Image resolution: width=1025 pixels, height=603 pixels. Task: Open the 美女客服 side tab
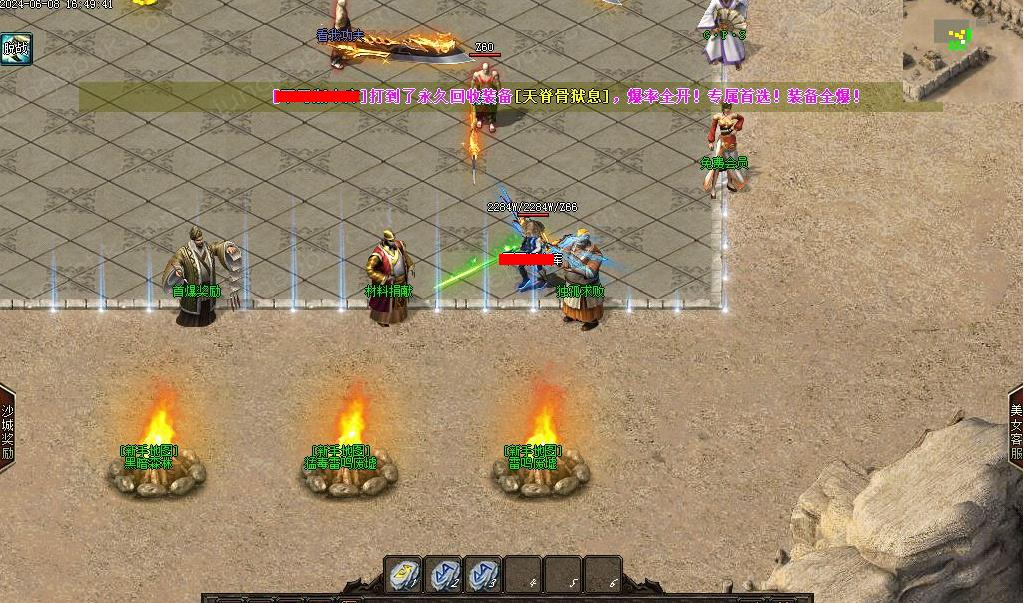1016,430
